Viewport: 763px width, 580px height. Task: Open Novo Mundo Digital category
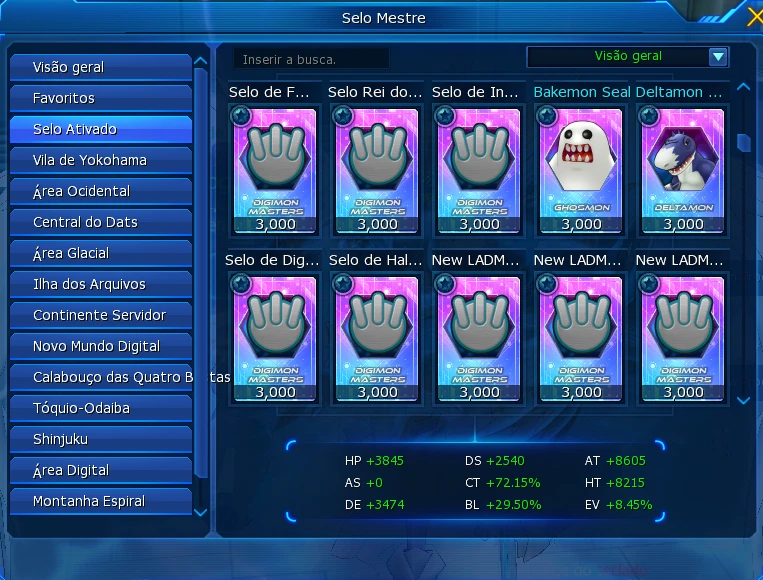100,346
